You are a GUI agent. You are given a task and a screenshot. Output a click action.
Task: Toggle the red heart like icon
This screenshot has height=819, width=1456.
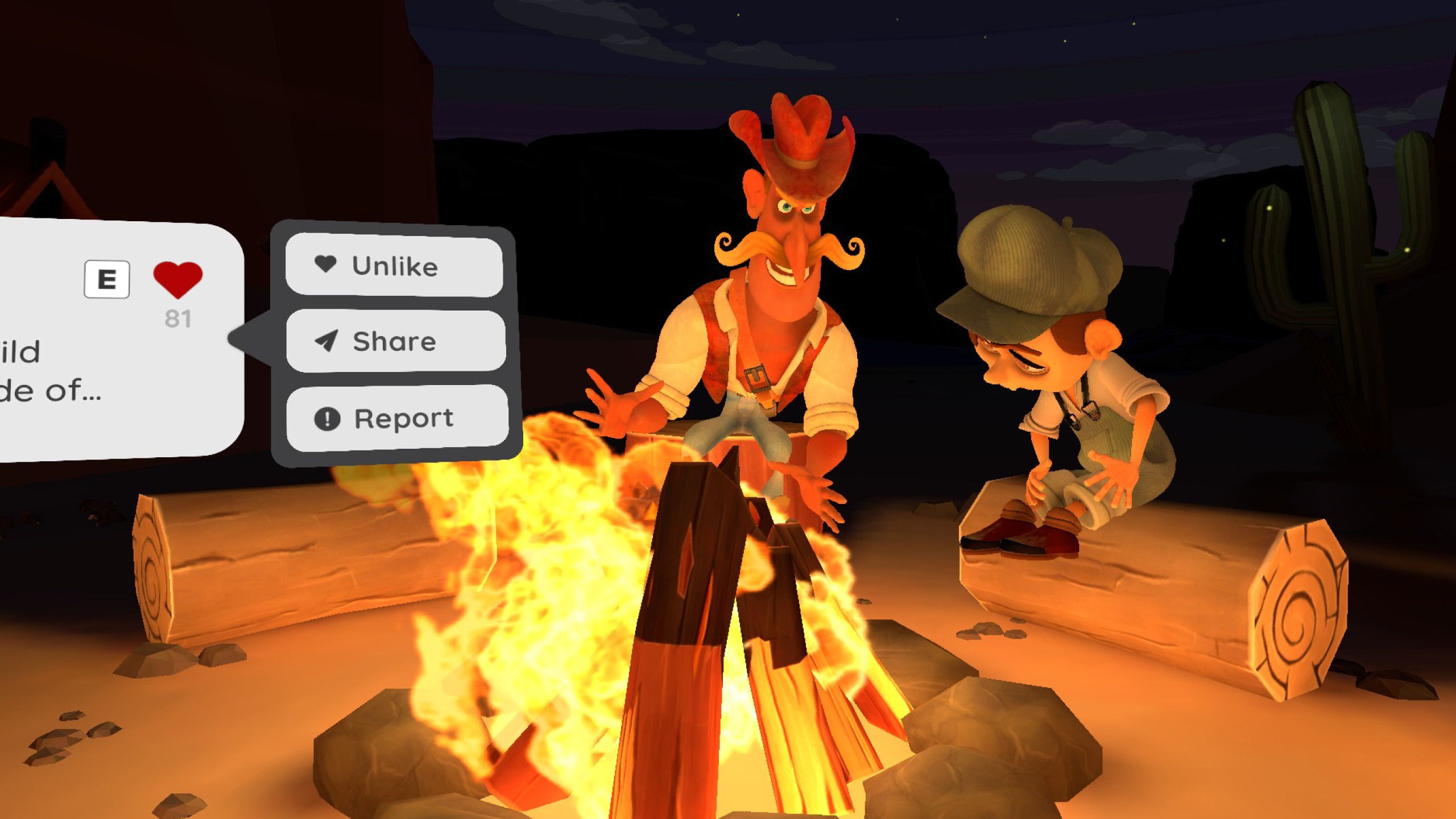point(177,279)
